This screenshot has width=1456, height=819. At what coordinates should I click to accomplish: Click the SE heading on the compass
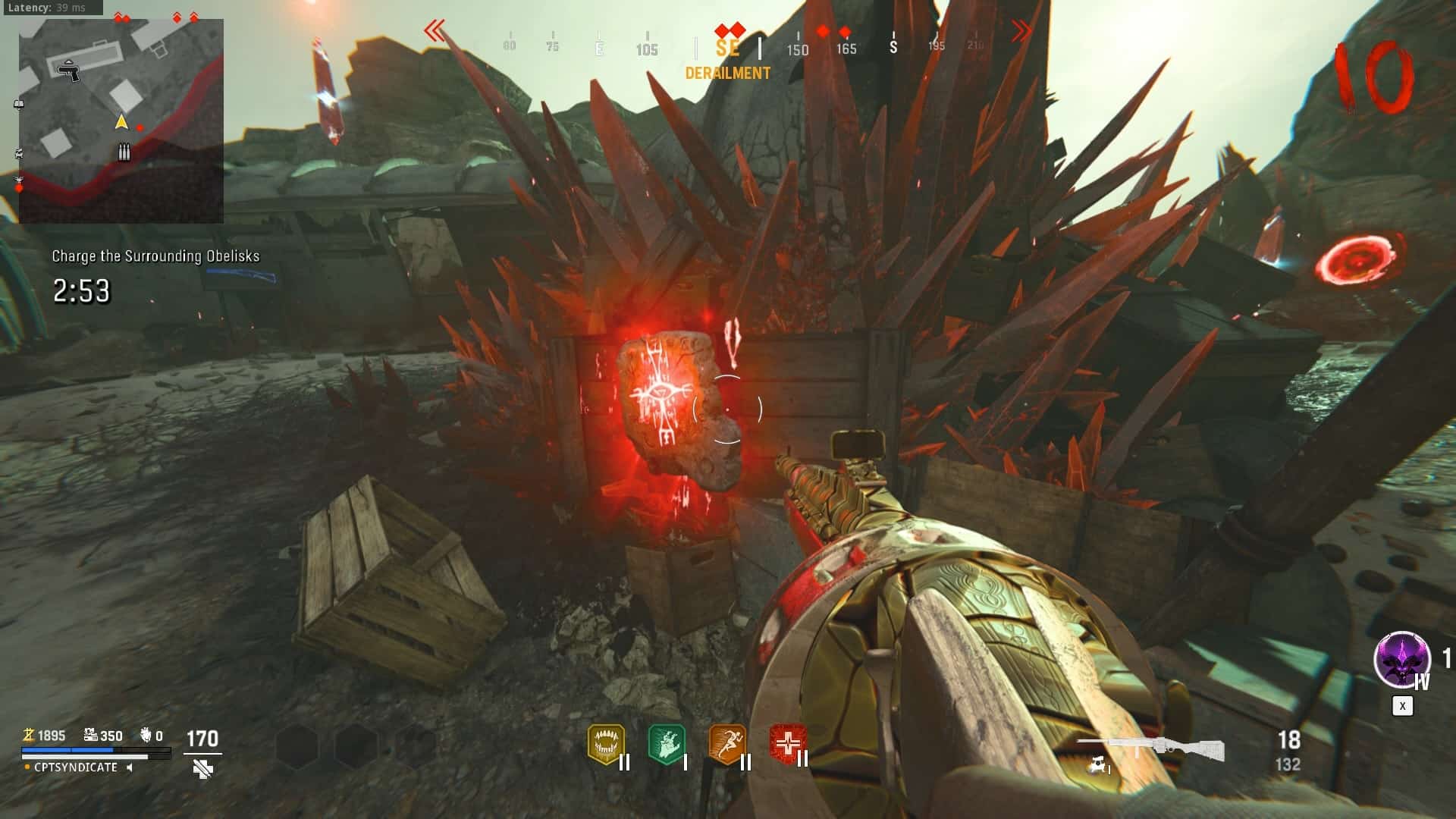pos(727,49)
